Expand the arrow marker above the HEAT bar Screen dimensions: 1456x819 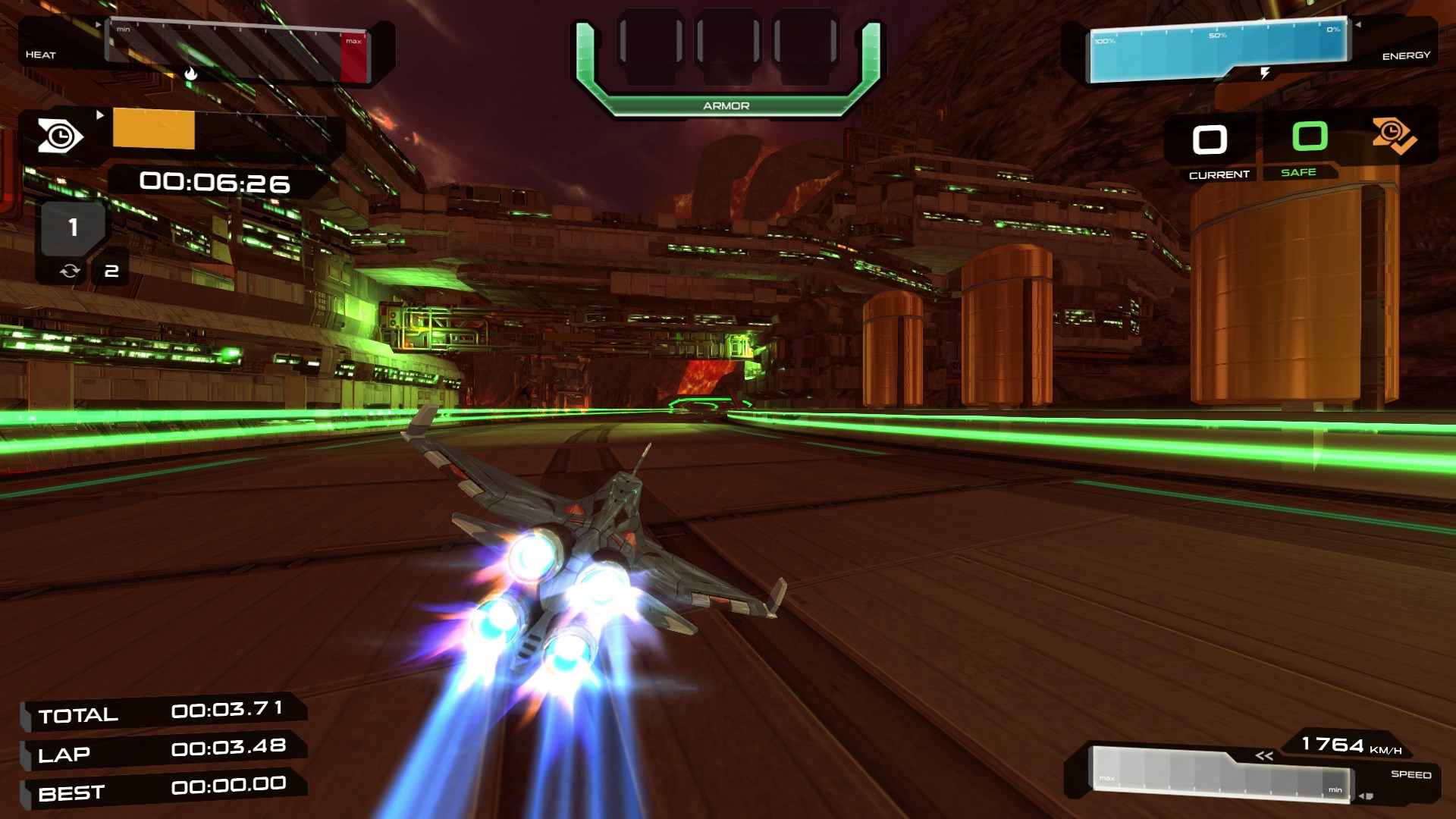[99, 24]
